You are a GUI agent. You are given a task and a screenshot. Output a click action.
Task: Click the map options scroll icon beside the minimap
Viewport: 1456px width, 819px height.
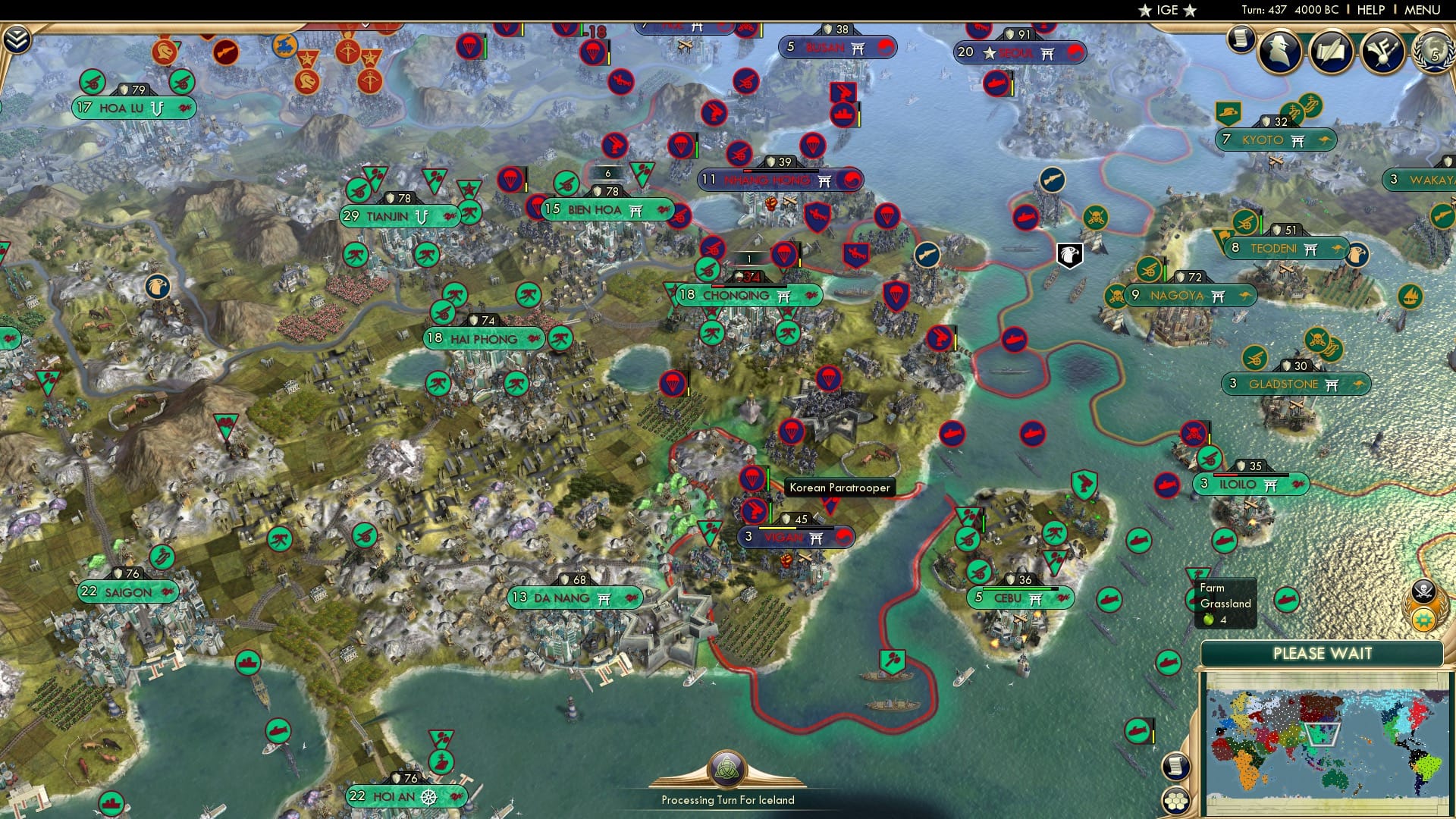tap(1175, 765)
